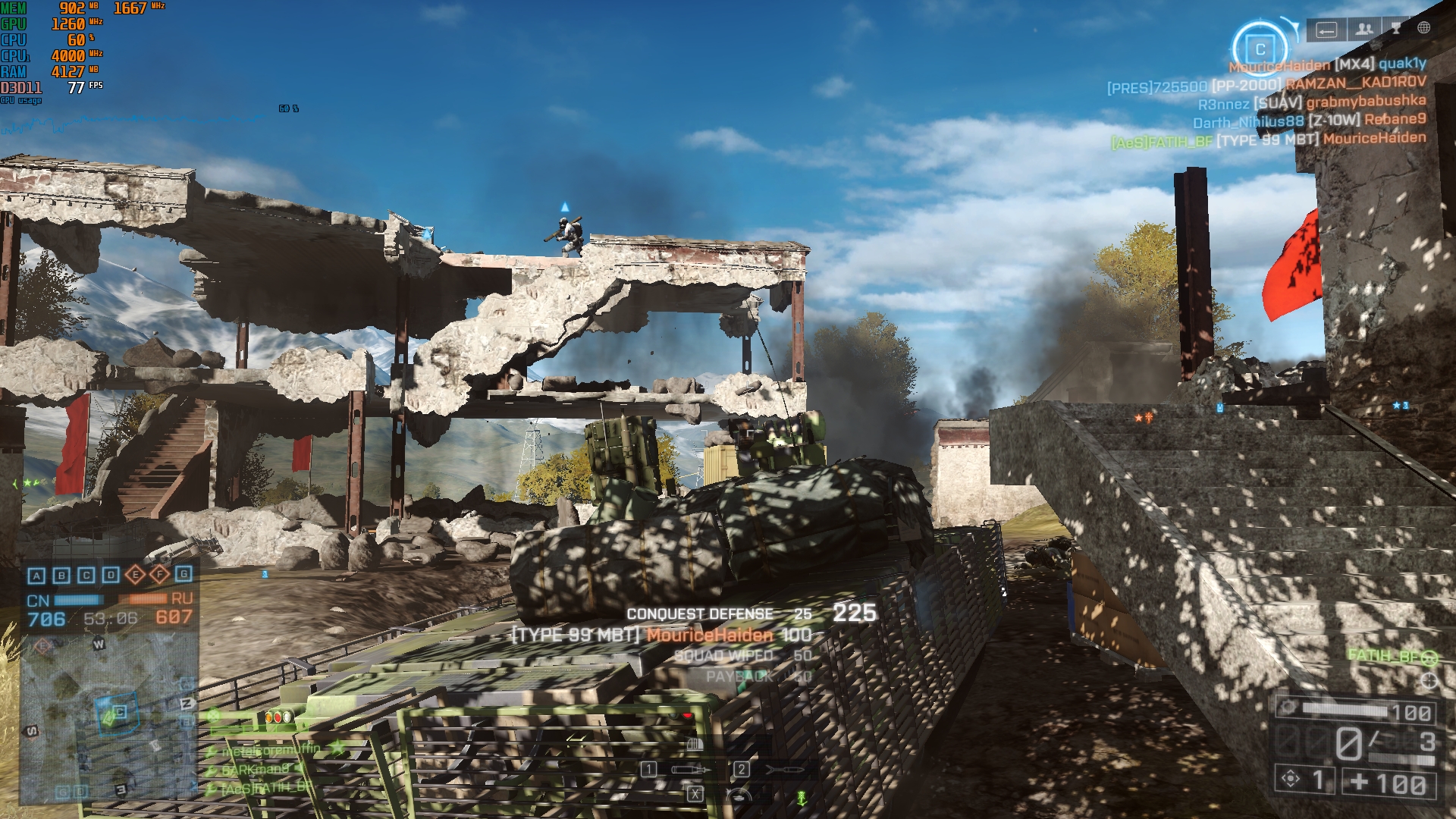Click the D3D11 FPS line in the performance overlay
The image size is (1456, 819).
52,88
